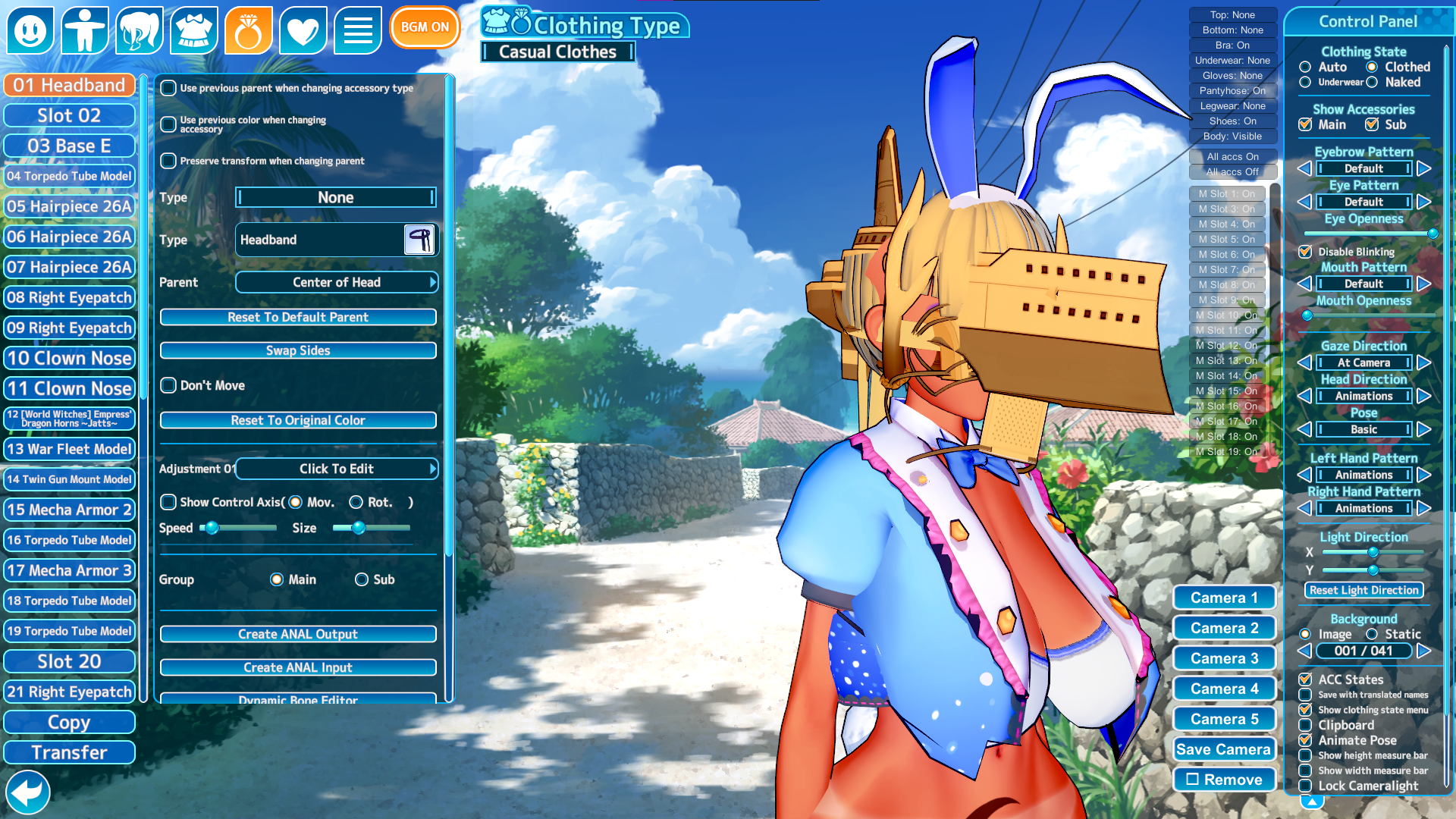Open the heart icon category tab
Screen dimensions: 1456x819
(303, 30)
